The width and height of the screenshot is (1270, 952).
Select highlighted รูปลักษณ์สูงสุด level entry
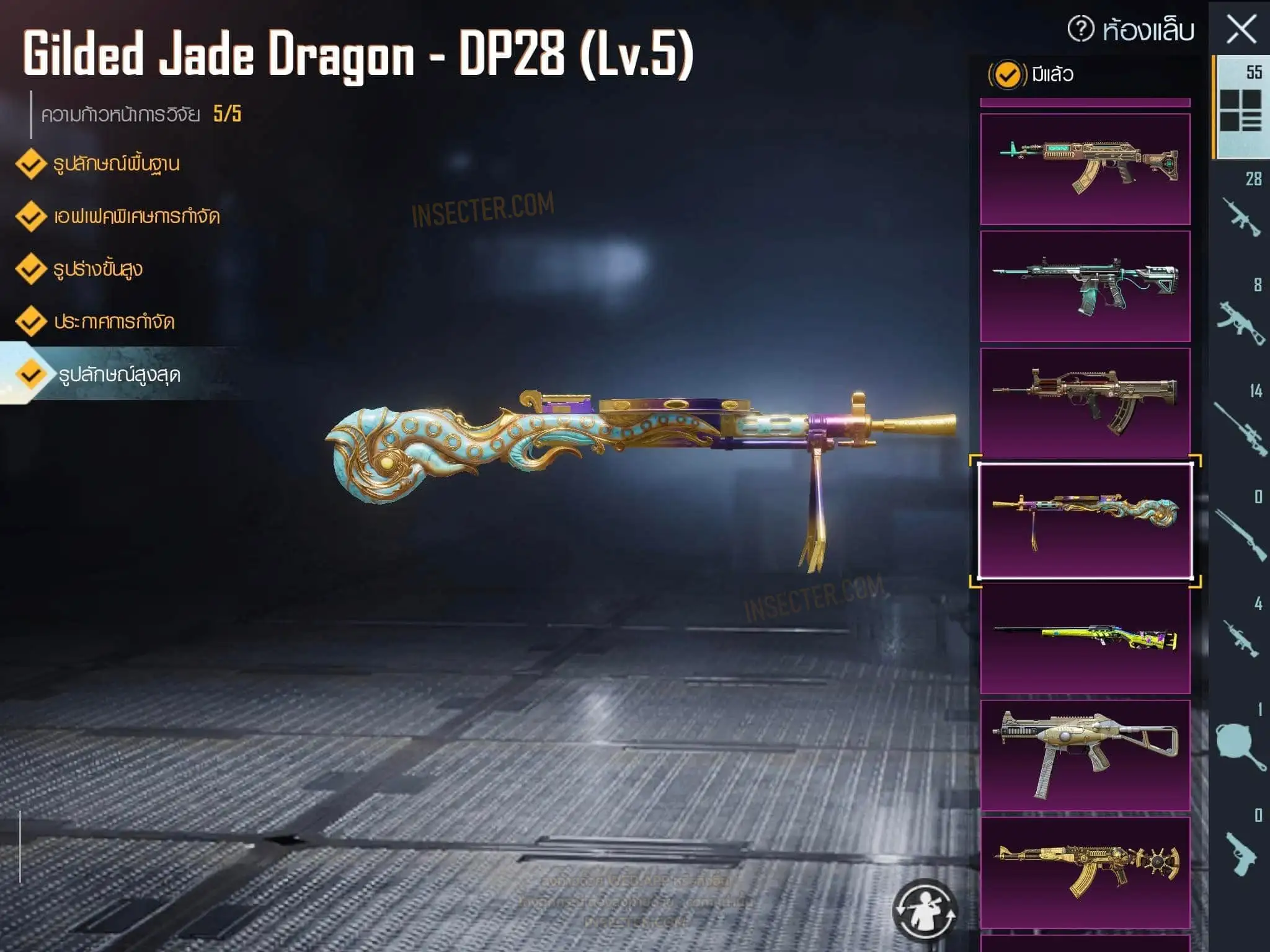[x=119, y=374]
